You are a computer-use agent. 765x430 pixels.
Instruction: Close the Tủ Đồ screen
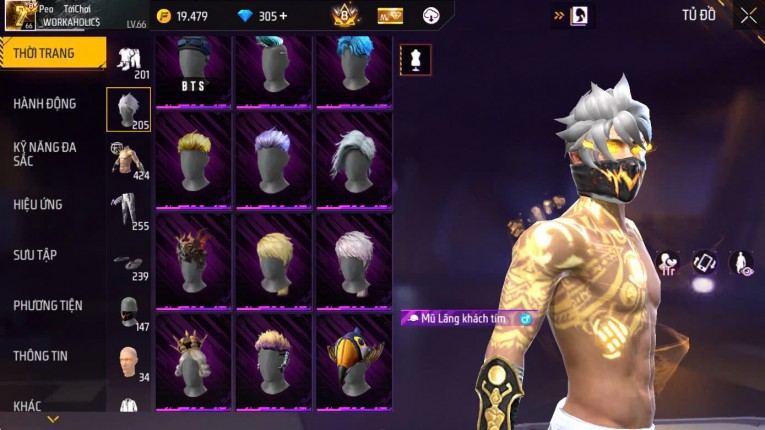point(748,16)
